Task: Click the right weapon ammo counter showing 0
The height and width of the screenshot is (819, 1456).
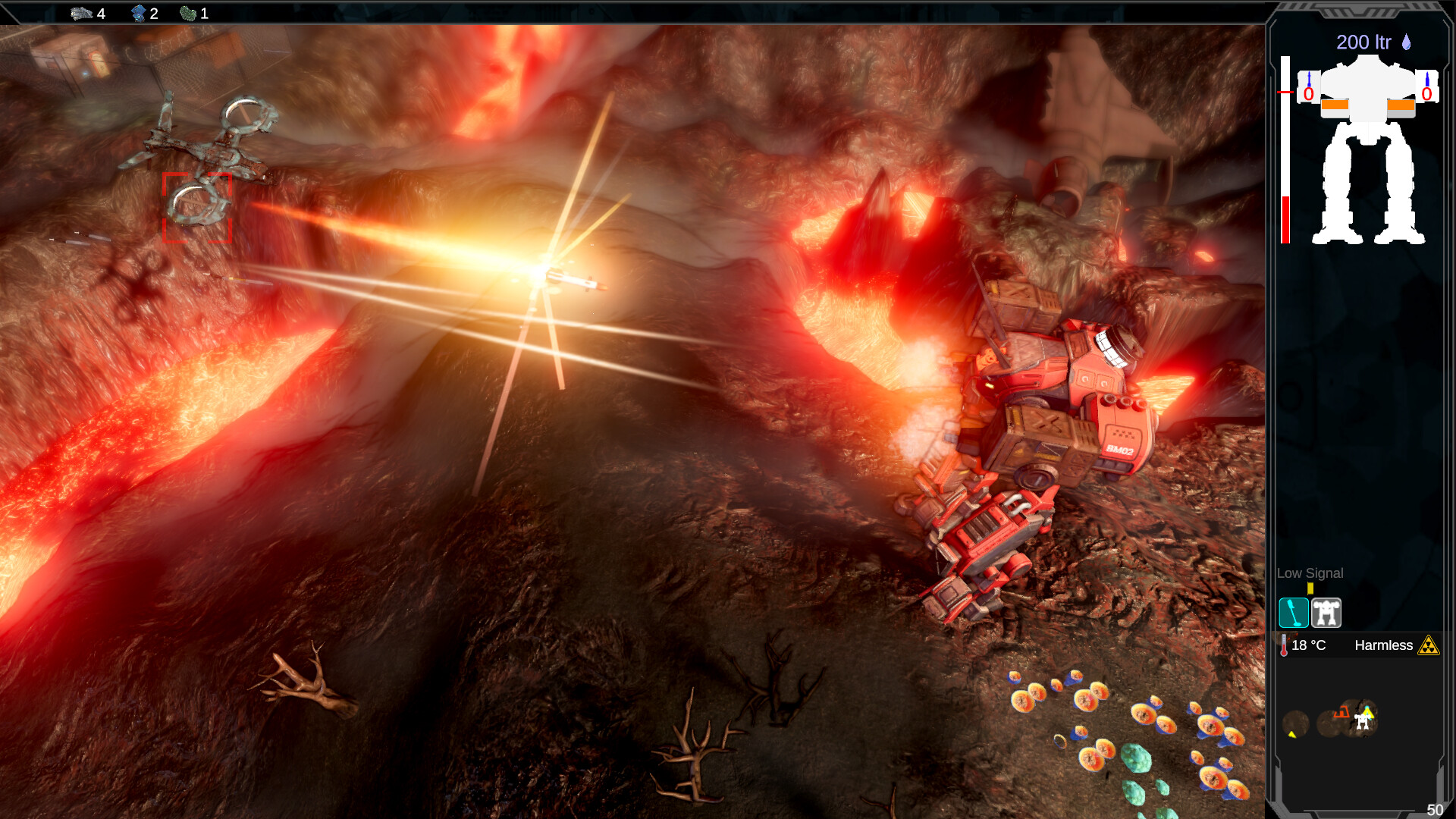Action: [1426, 93]
